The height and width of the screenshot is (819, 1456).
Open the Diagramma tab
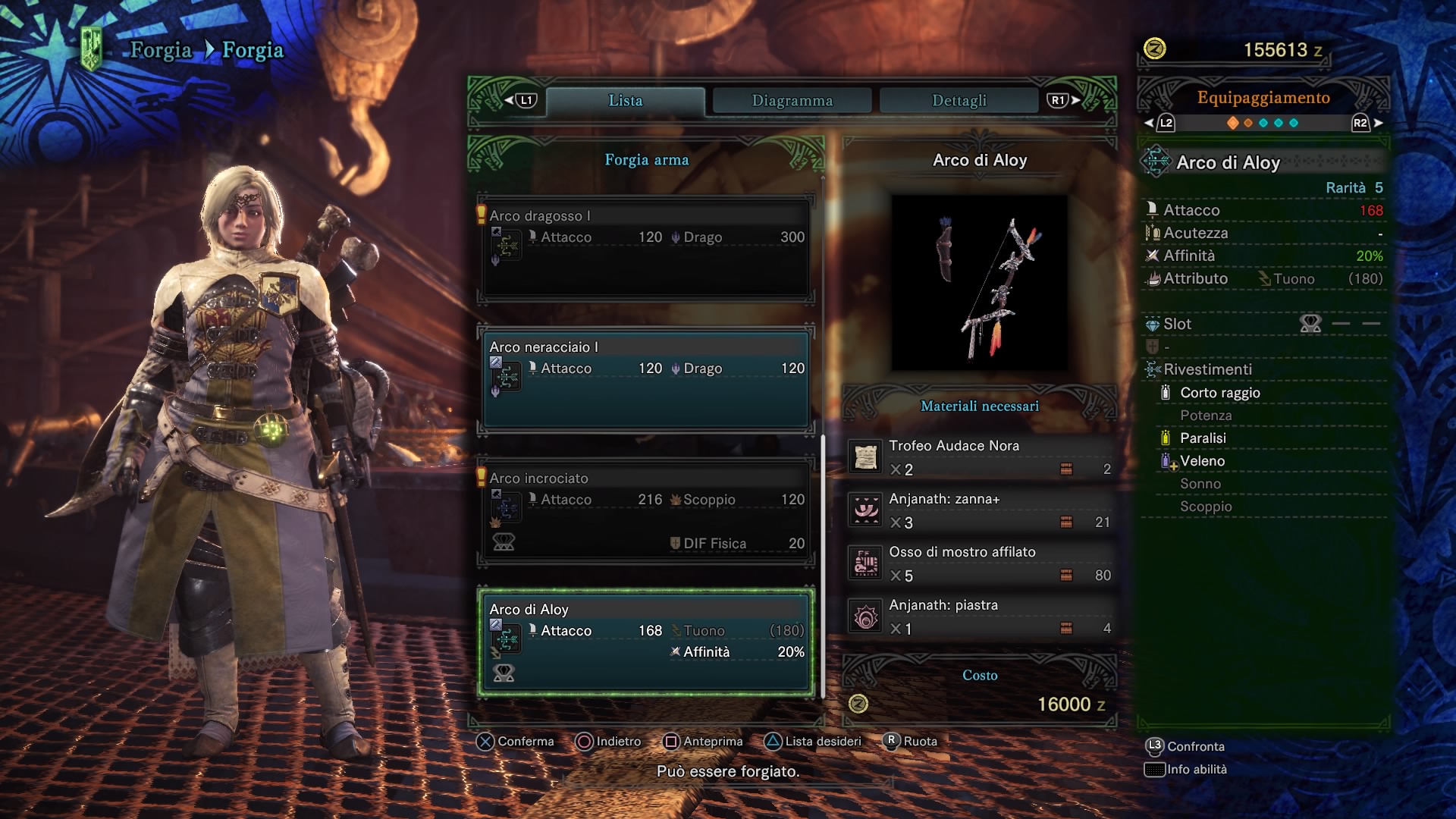pos(792,101)
